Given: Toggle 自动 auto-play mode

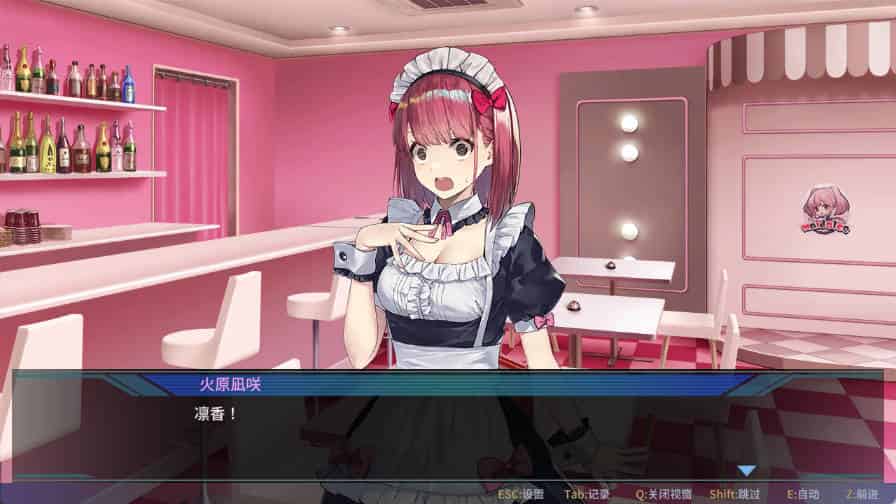Looking at the screenshot, I should [x=803, y=494].
